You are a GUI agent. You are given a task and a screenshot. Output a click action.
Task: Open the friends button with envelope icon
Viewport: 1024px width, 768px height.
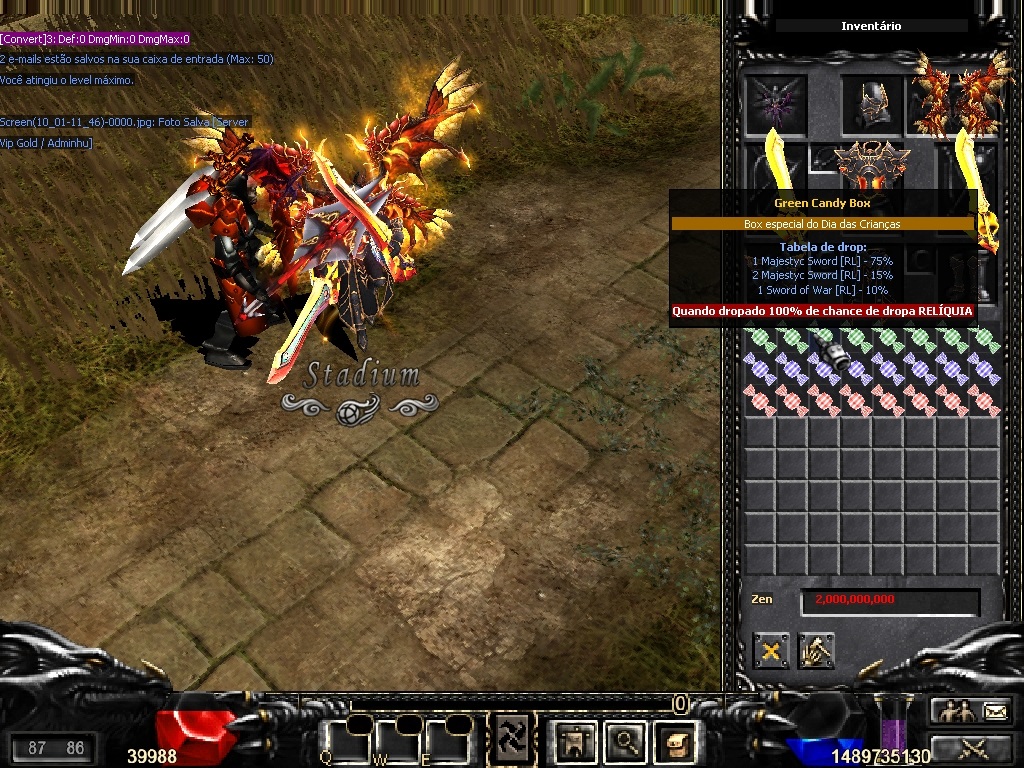point(970,711)
